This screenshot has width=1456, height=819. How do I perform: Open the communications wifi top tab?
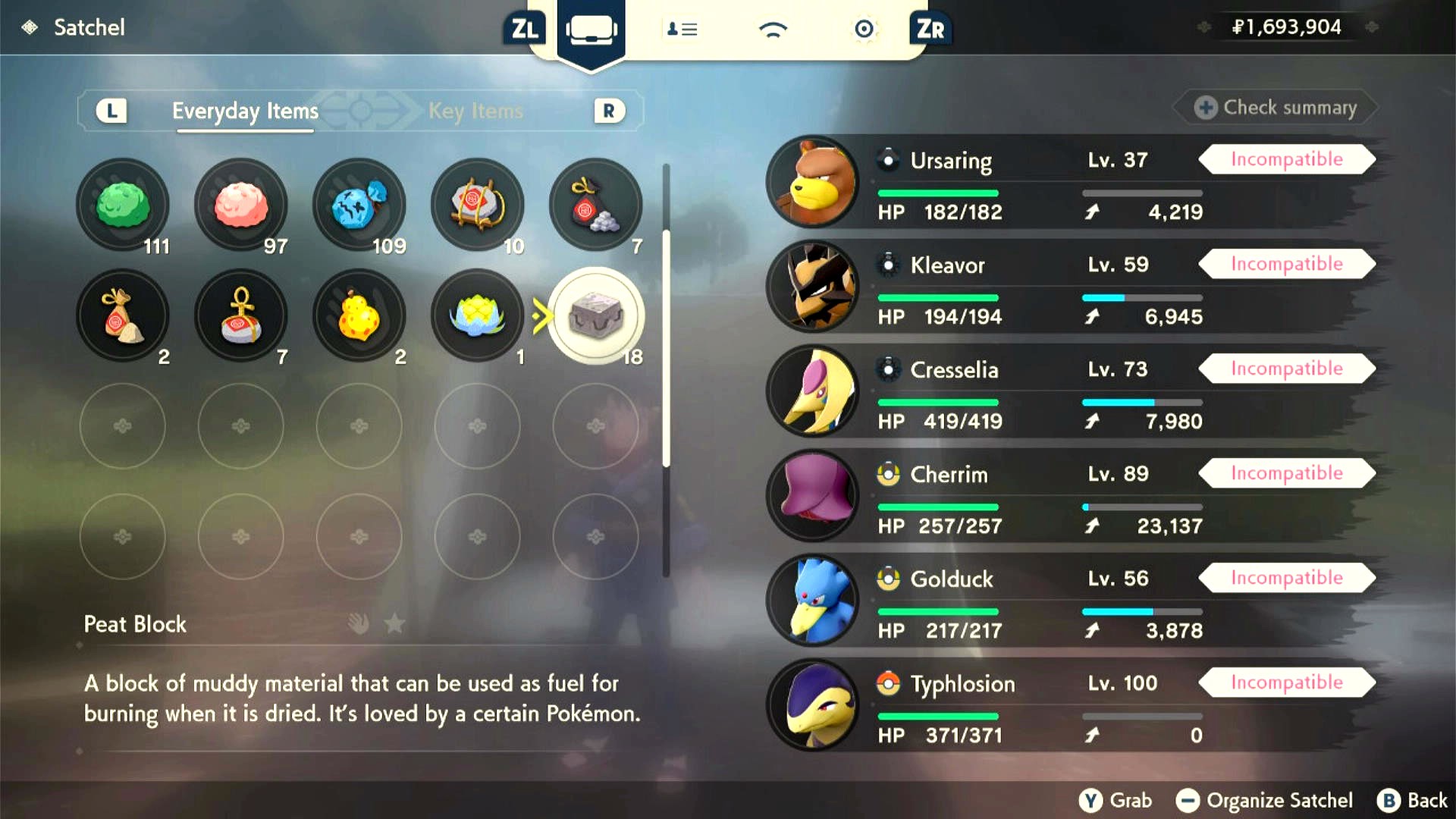773,30
